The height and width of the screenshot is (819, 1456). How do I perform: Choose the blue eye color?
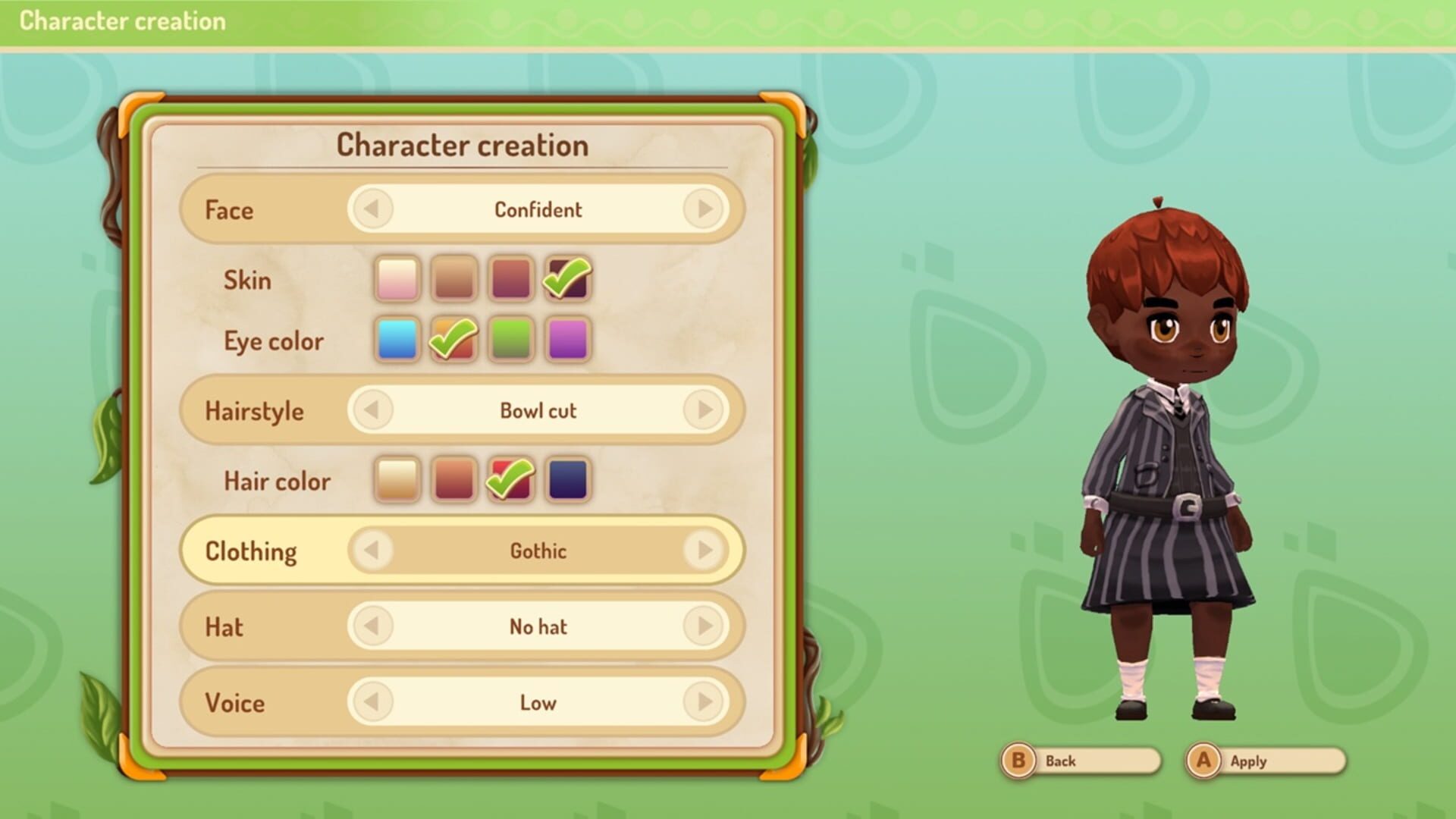(397, 340)
